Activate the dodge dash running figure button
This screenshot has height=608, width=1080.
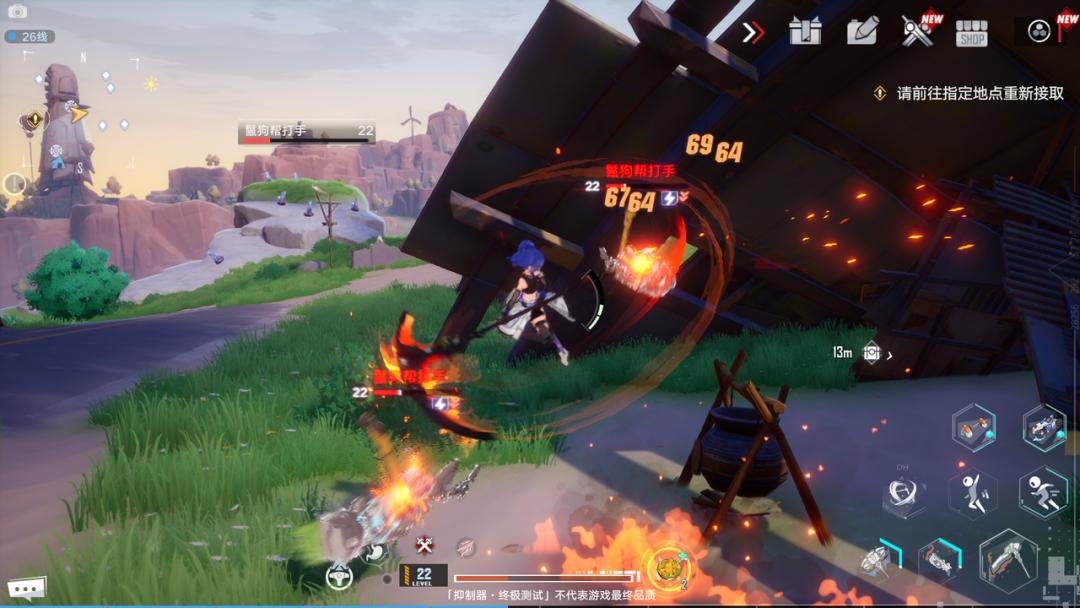(1042, 493)
